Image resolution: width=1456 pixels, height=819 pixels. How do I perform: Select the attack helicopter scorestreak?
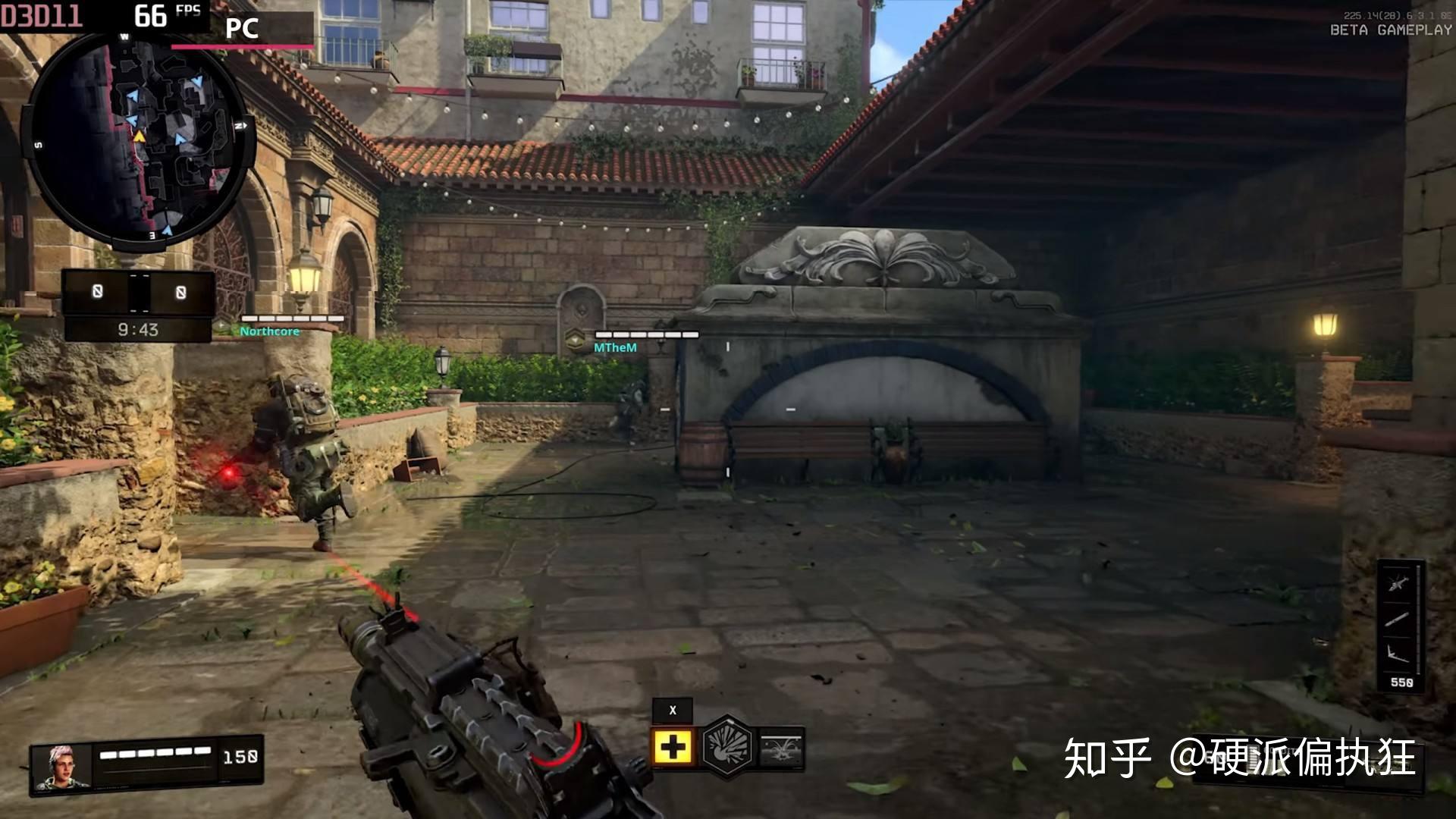tap(1399, 584)
